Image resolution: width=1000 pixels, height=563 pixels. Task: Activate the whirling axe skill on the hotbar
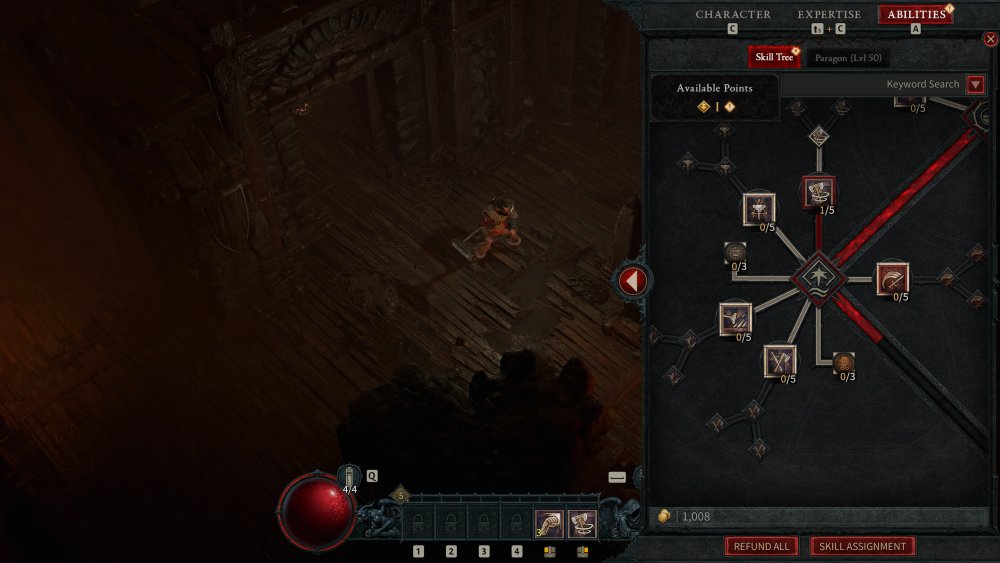pyautogui.click(x=582, y=523)
